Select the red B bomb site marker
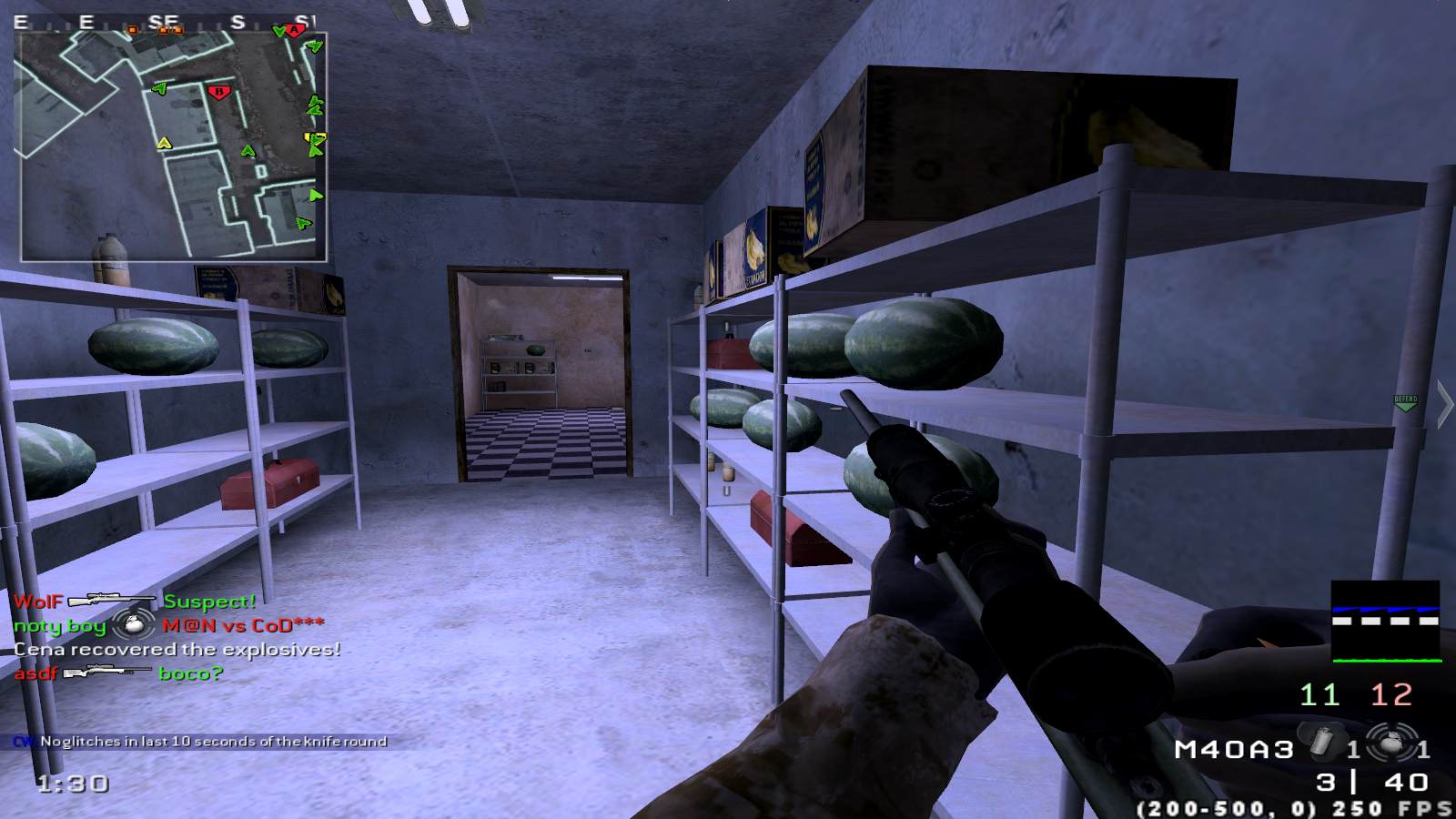 (217, 92)
